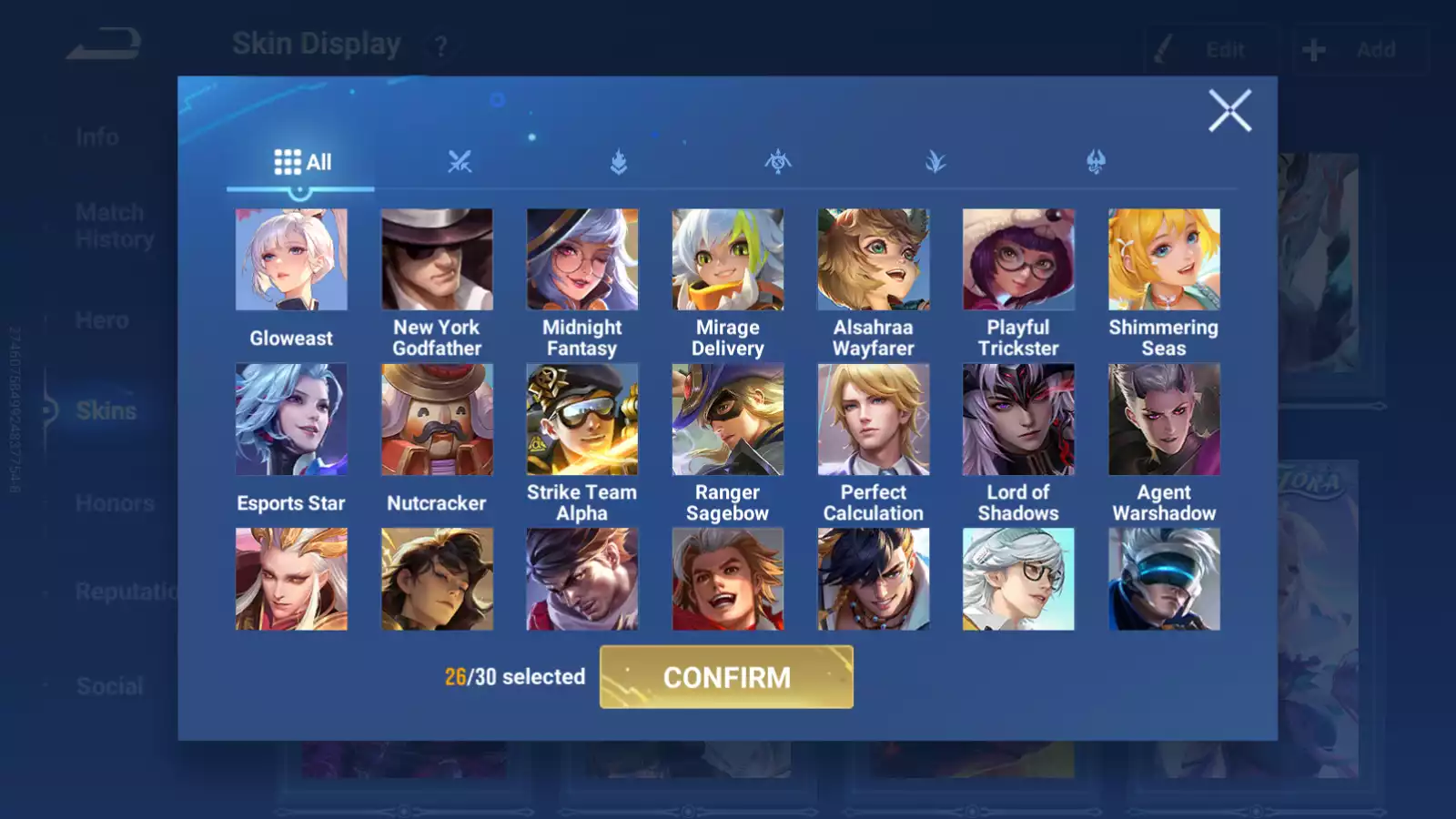This screenshot has height=819, width=1456.
Task: Switch to the All skins tab
Action: (302, 163)
